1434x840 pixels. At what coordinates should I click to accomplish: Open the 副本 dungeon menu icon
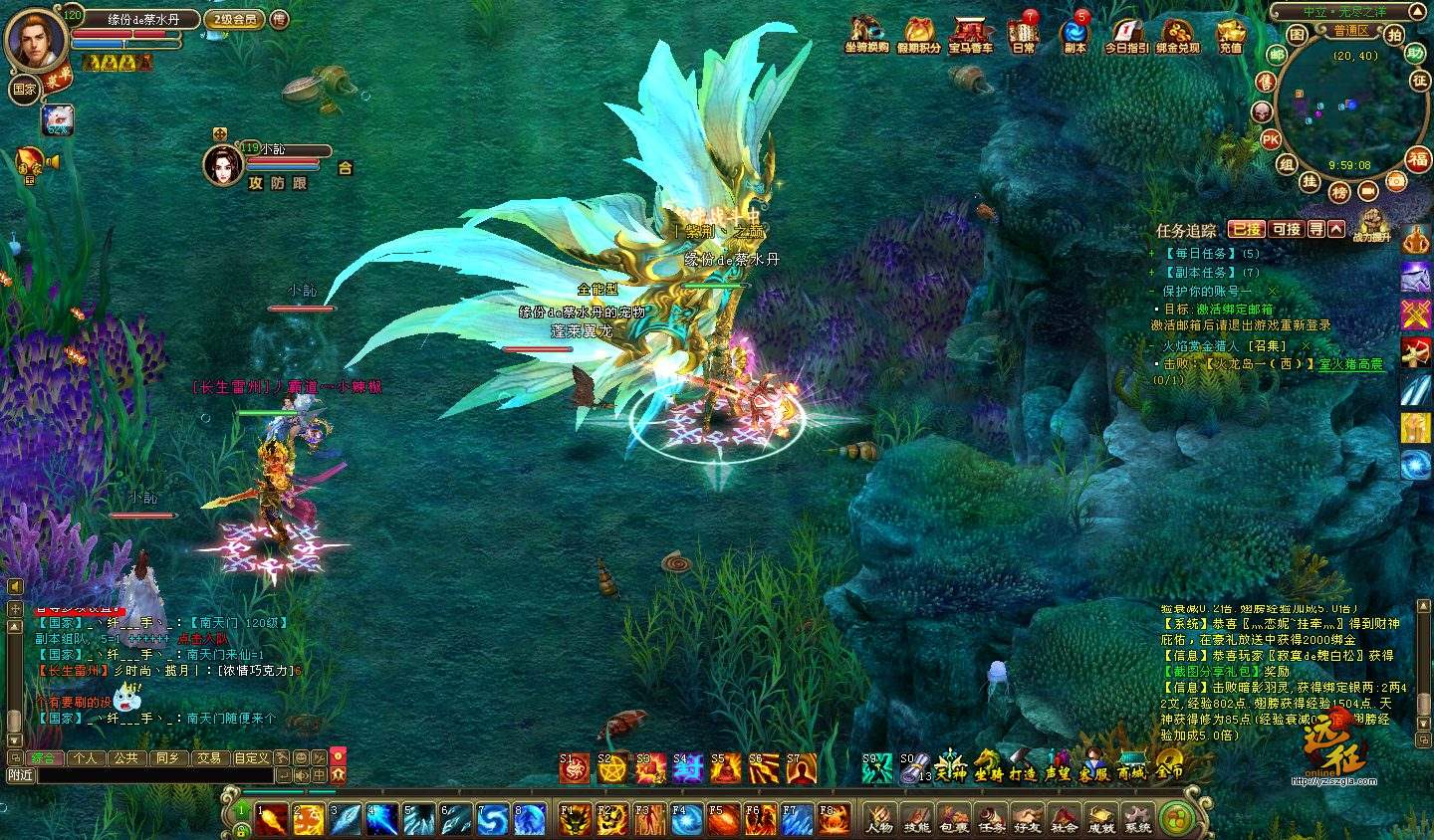point(1075,32)
